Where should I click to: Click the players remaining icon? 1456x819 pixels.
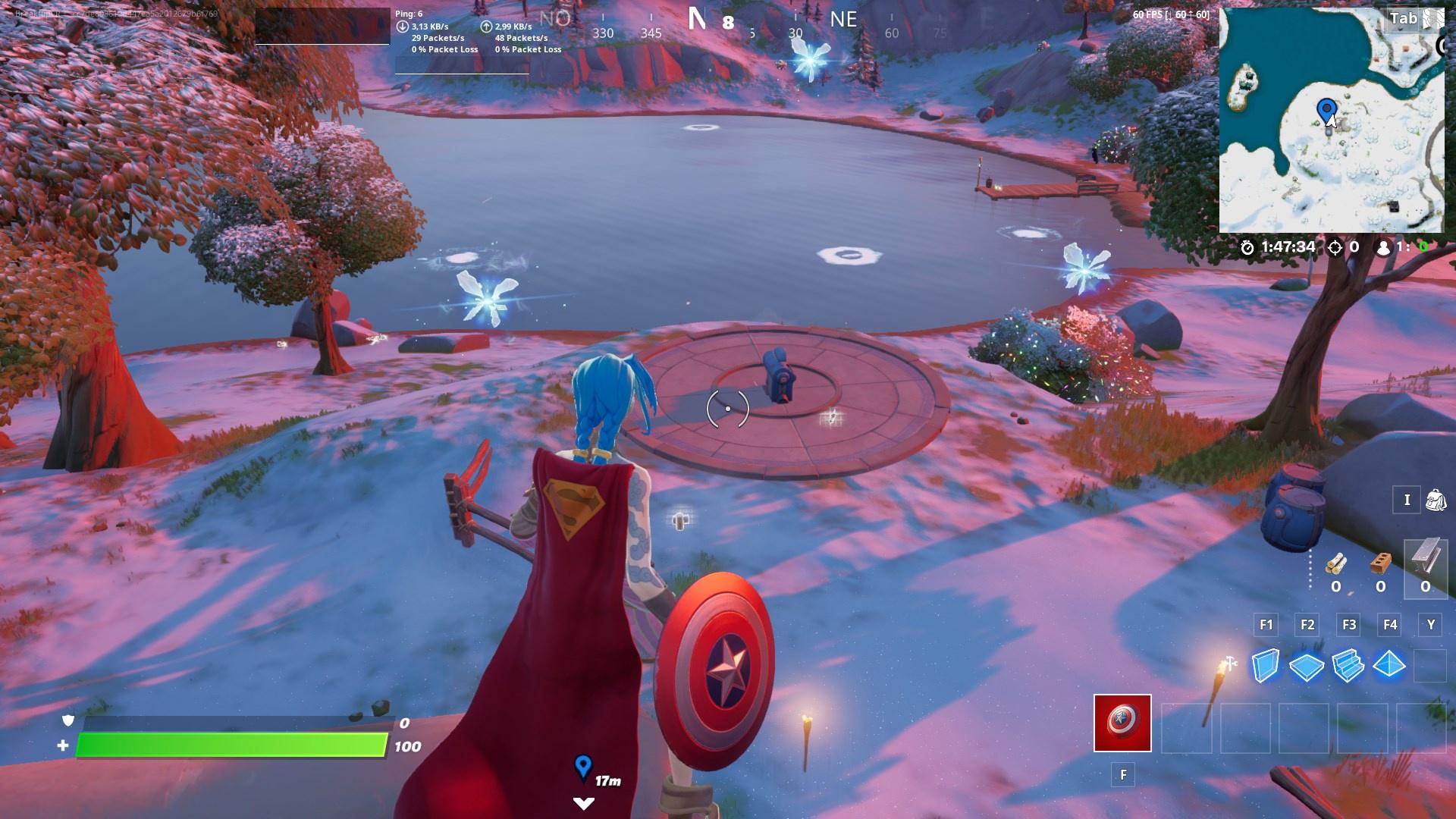point(1382,246)
